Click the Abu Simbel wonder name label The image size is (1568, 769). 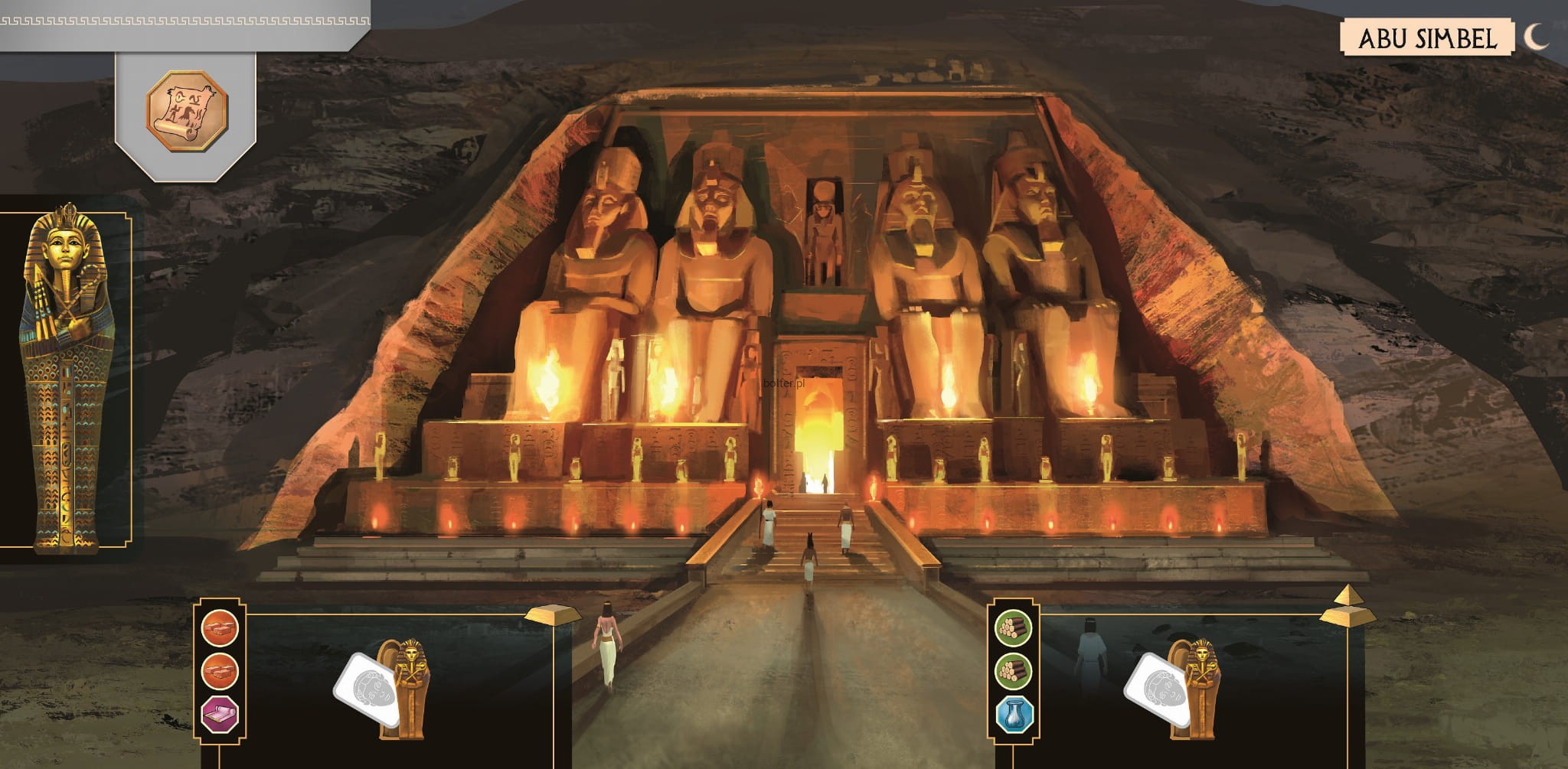(1427, 38)
